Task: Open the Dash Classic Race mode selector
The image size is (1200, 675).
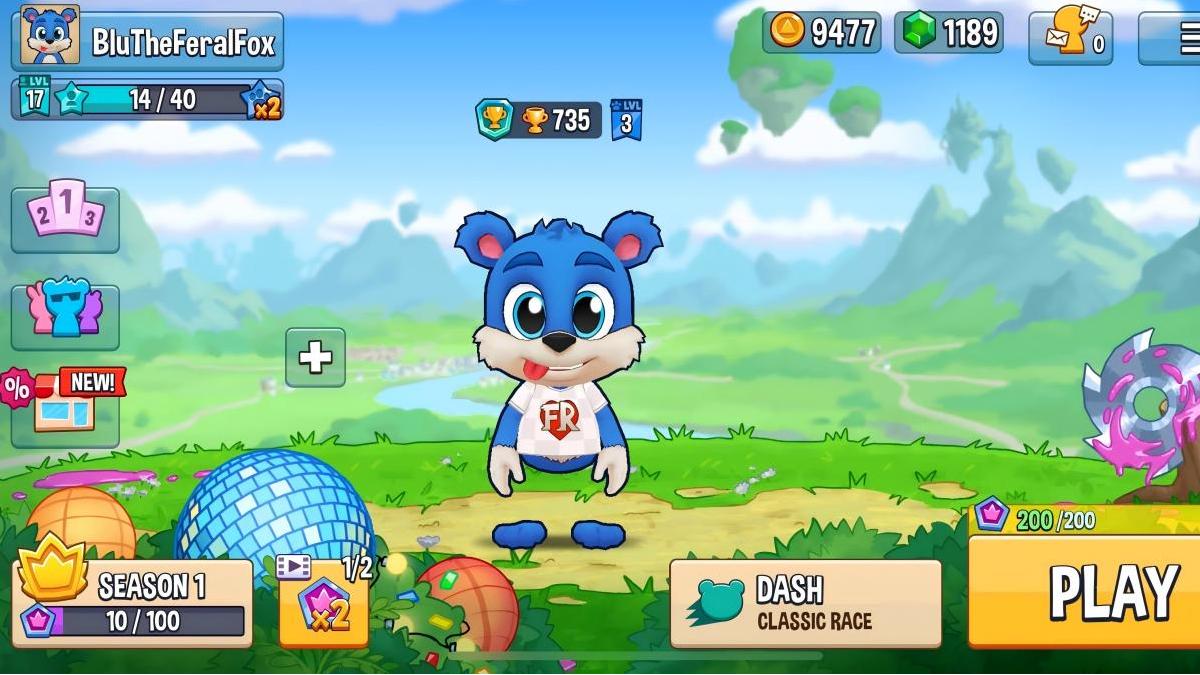Action: tap(806, 603)
